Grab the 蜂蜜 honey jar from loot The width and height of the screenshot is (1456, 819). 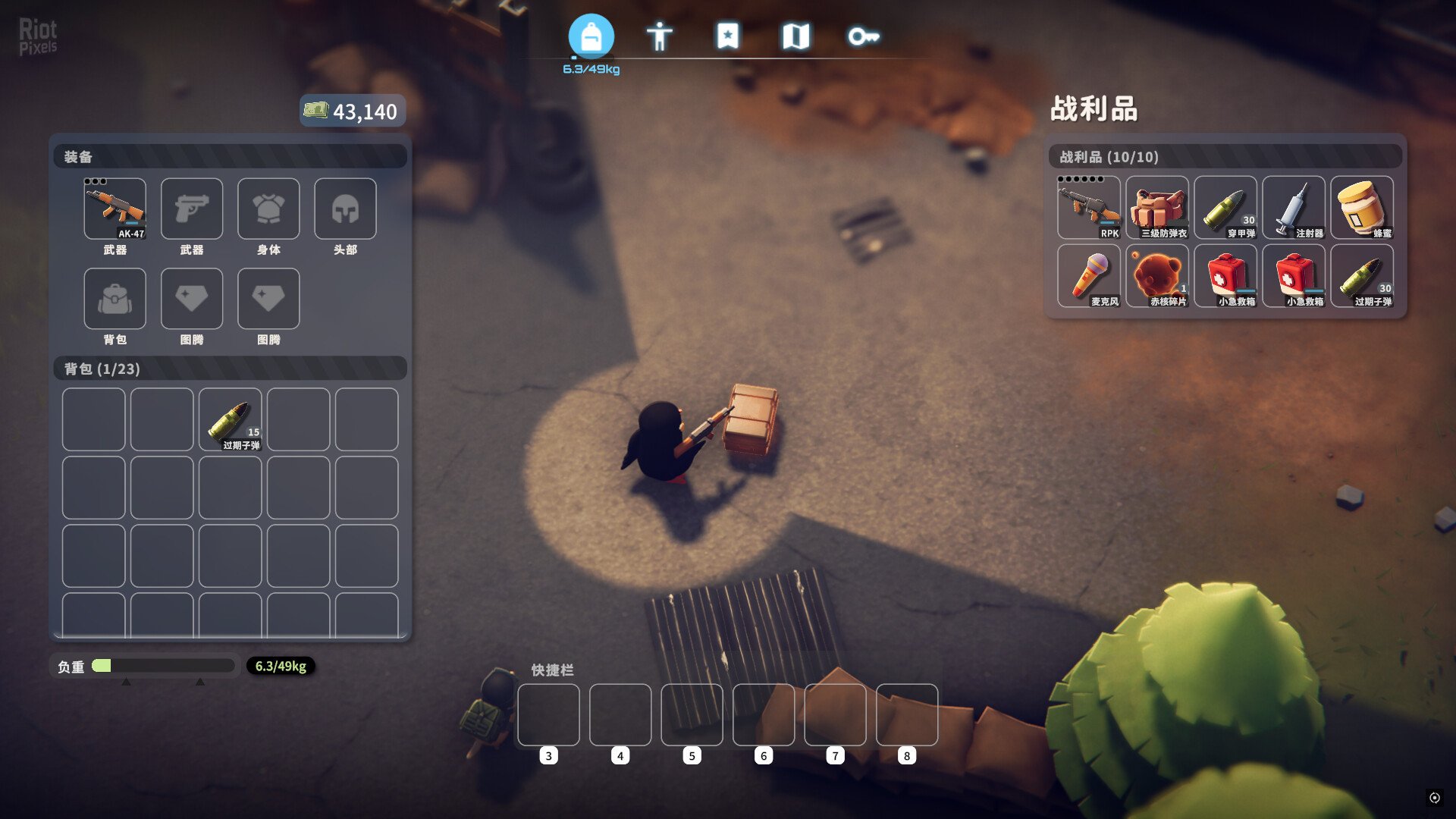(x=1363, y=206)
